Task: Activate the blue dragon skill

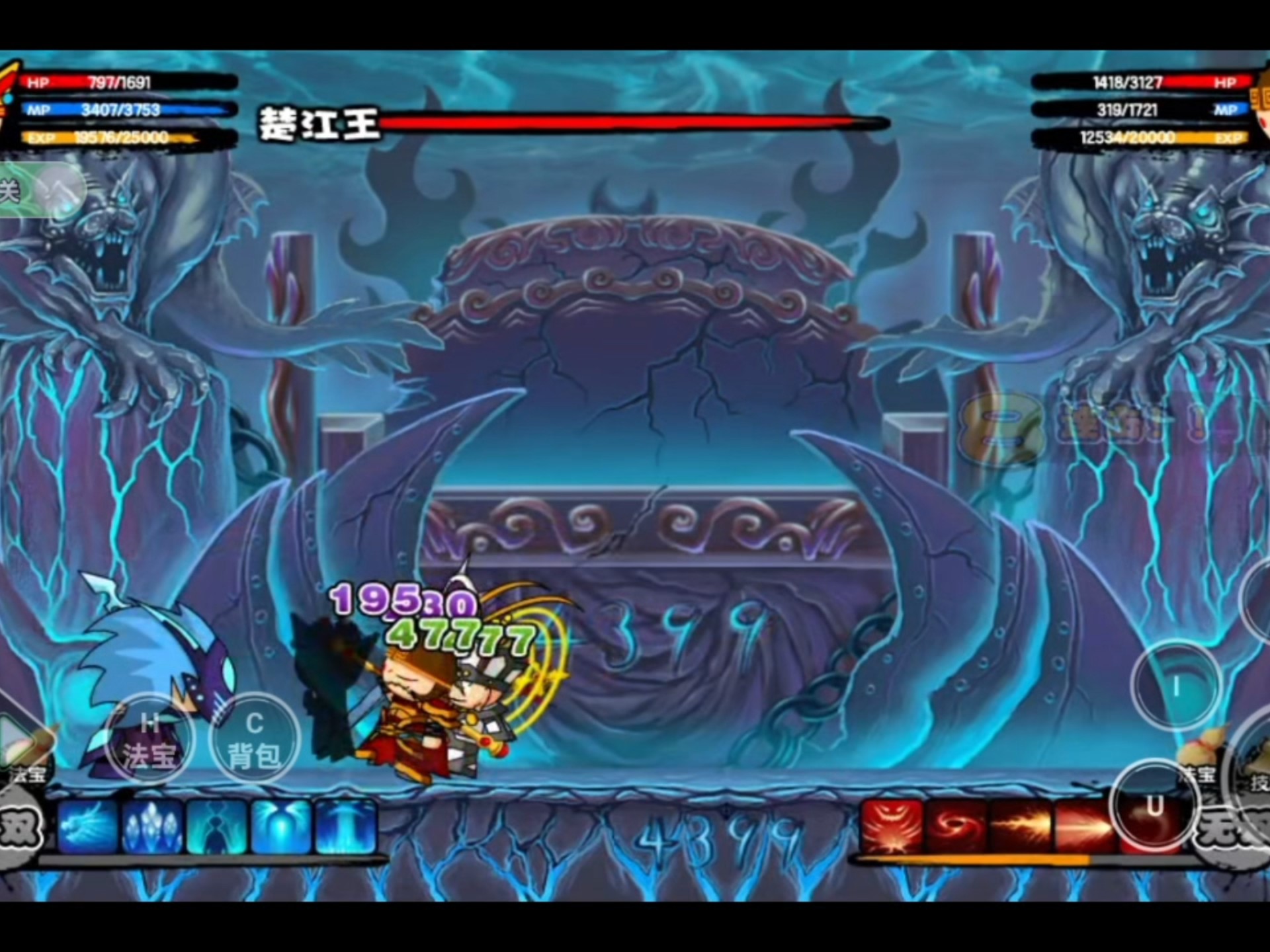Action: click(x=88, y=826)
